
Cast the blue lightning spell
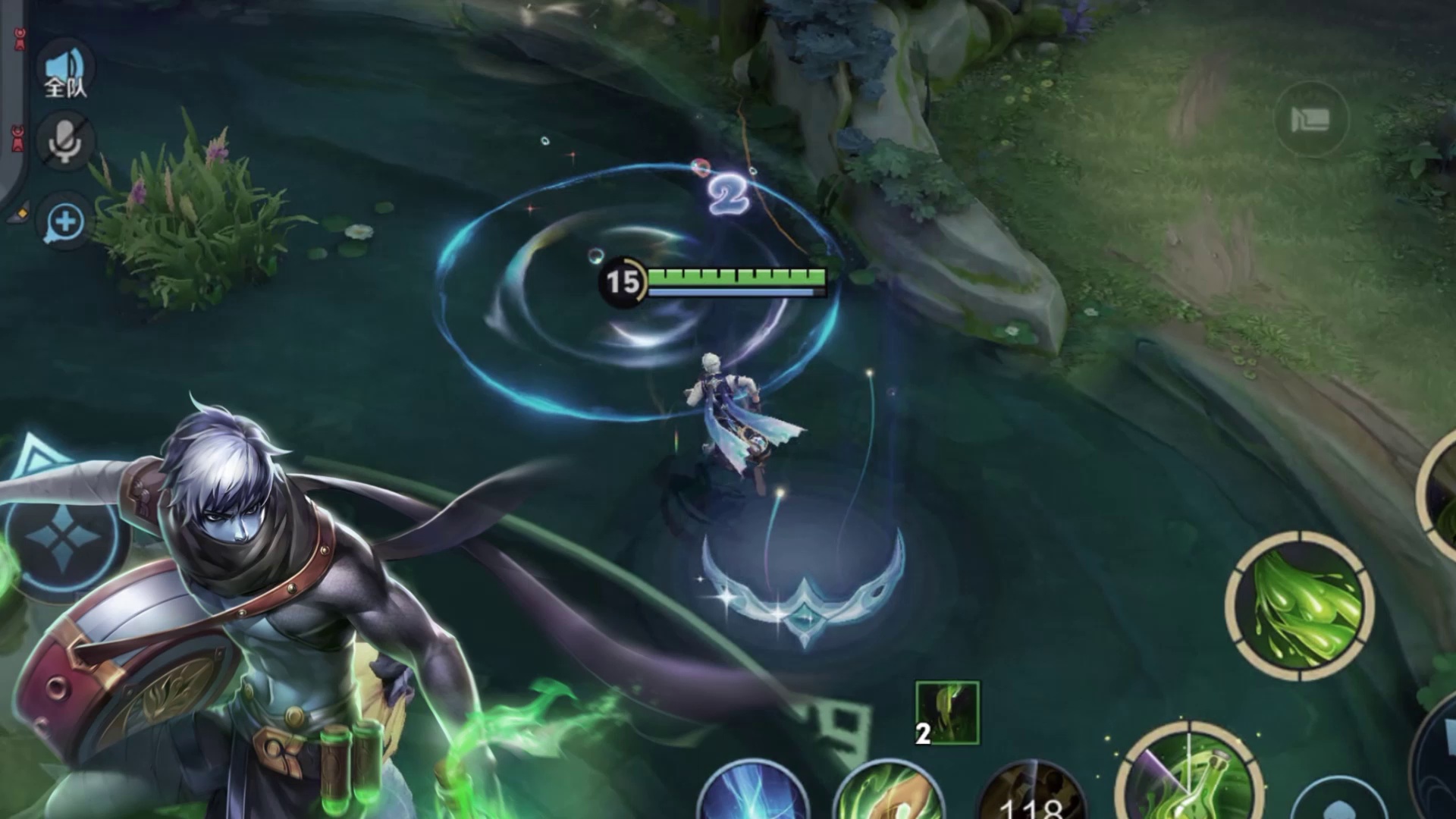pos(752,793)
